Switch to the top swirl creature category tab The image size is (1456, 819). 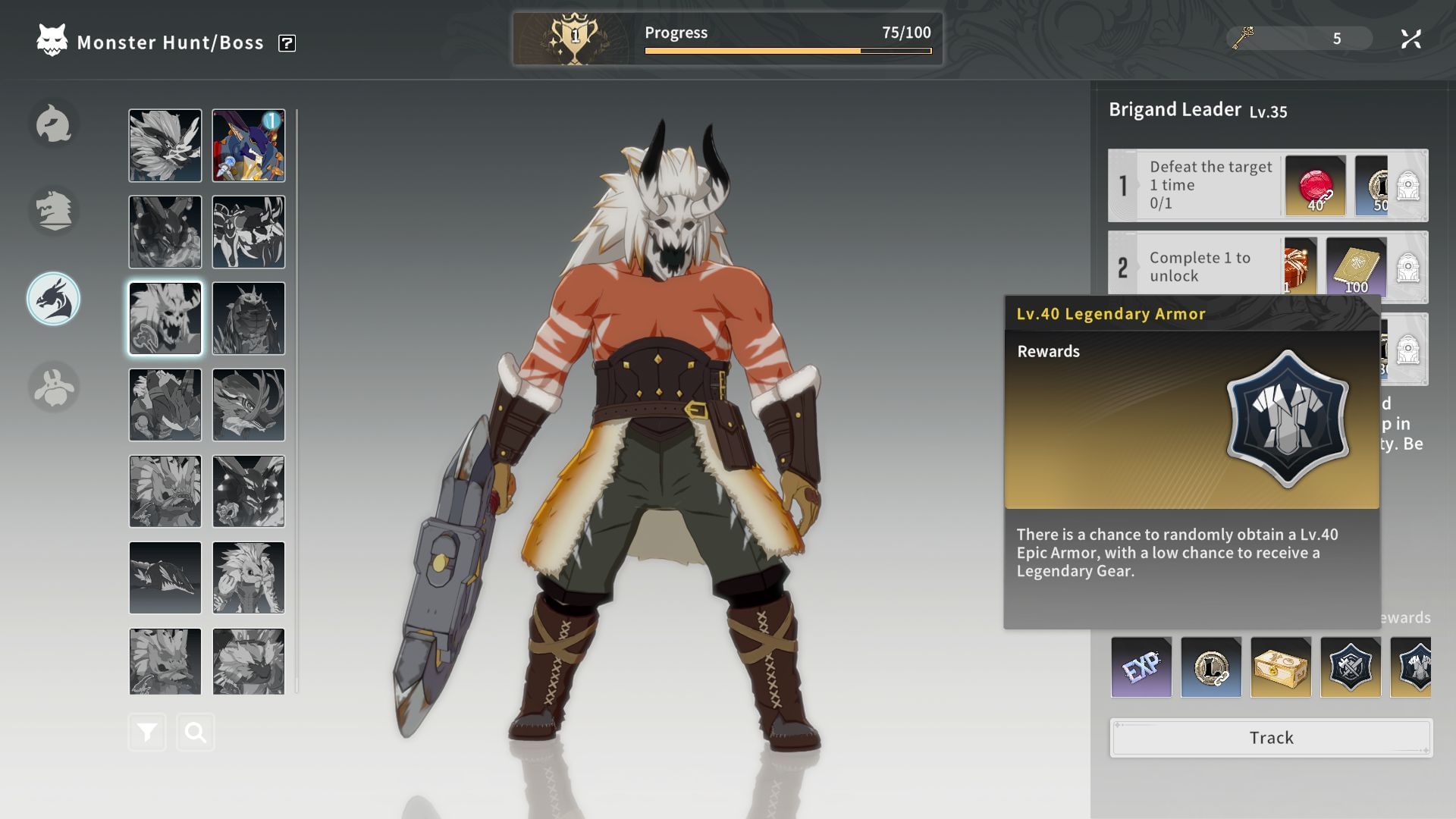(x=54, y=124)
